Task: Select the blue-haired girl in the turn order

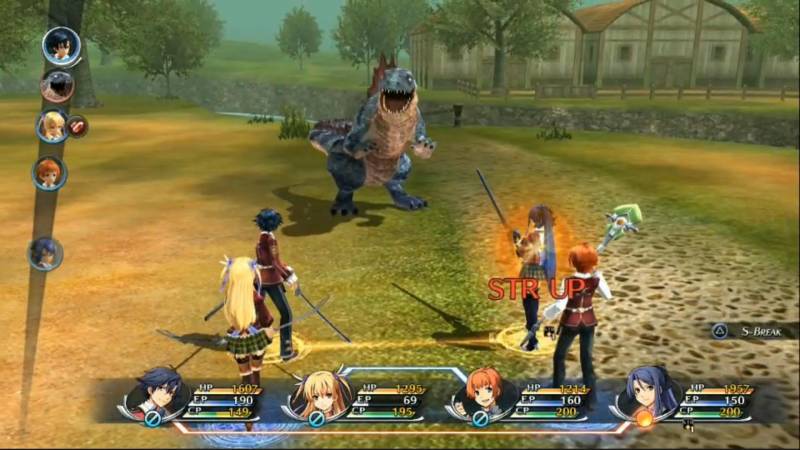Action: pos(45,253)
